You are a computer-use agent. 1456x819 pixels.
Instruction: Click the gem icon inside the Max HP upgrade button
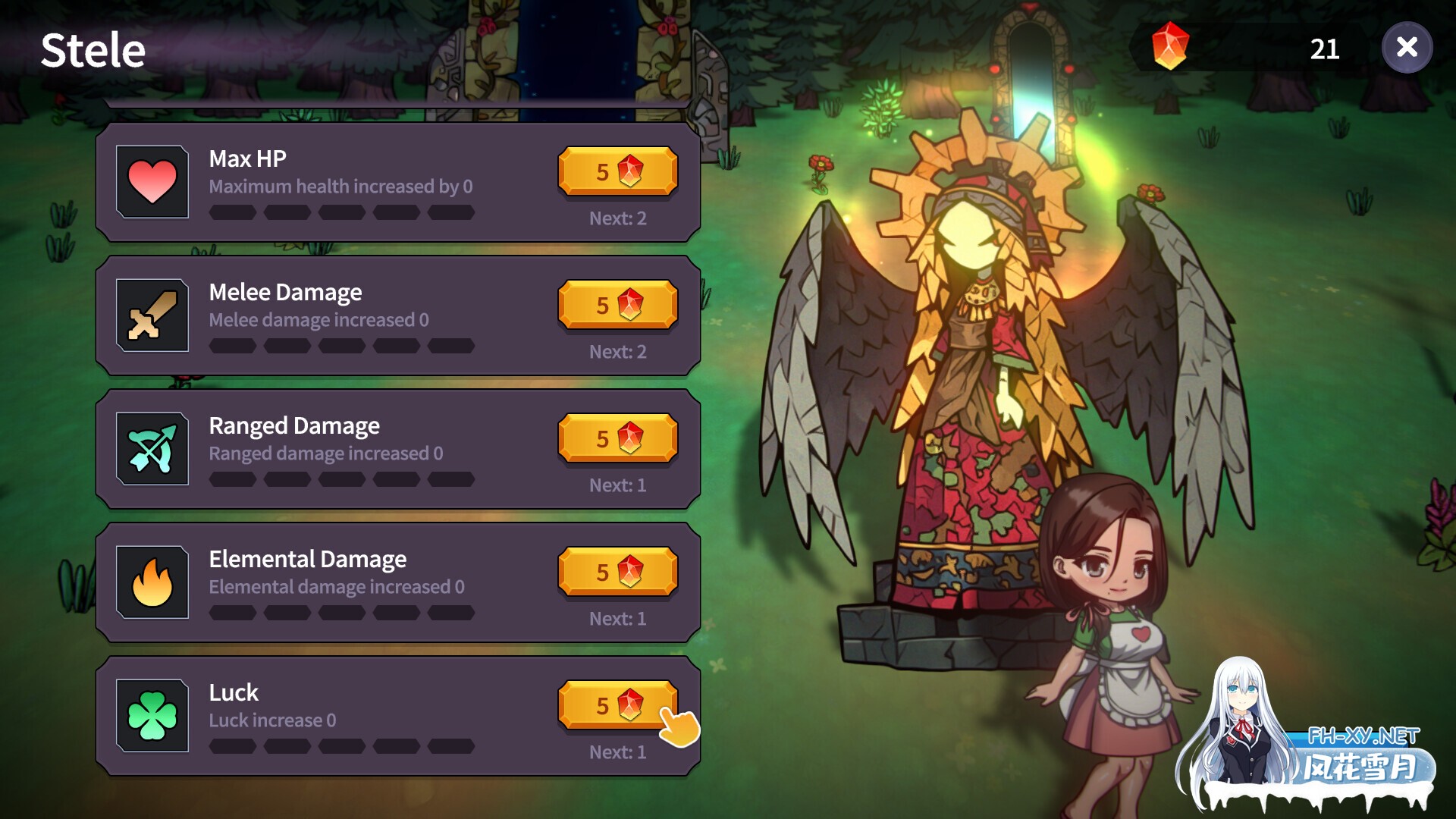pyautogui.click(x=630, y=171)
